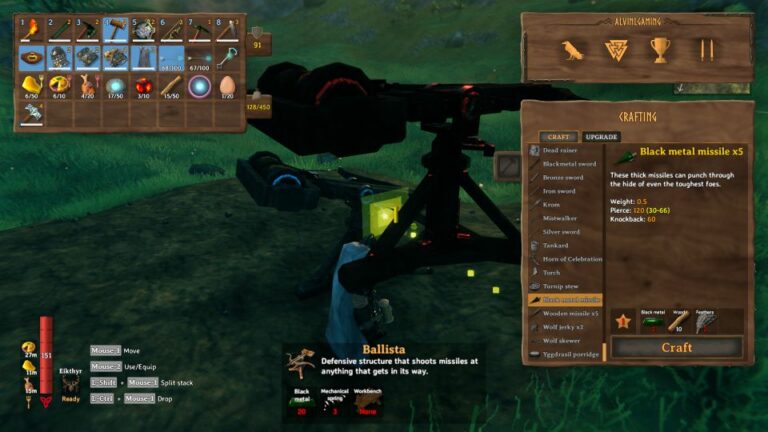The width and height of the screenshot is (768, 432).
Task: Craft the Black metal missile
Action: click(676, 347)
